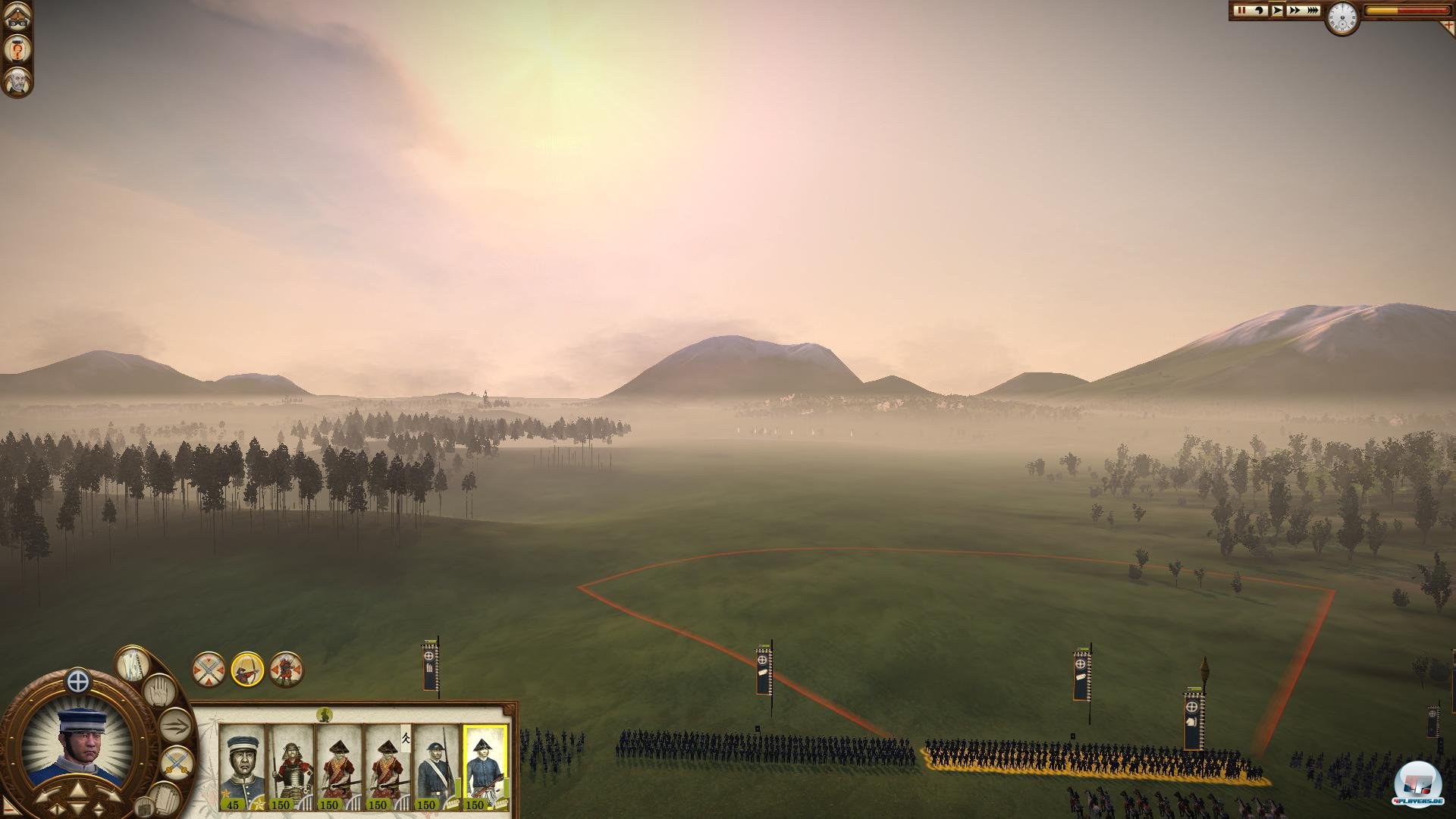Open the question mark lantern help icon
Viewport: 1456px width, 819px height.
[x=17, y=49]
